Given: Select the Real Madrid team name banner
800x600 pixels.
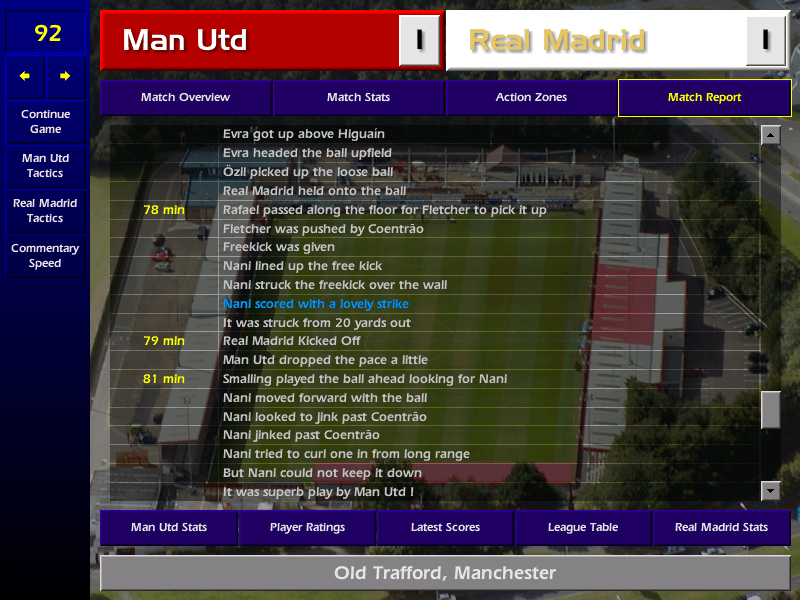Looking at the screenshot, I should click(x=597, y=41).
